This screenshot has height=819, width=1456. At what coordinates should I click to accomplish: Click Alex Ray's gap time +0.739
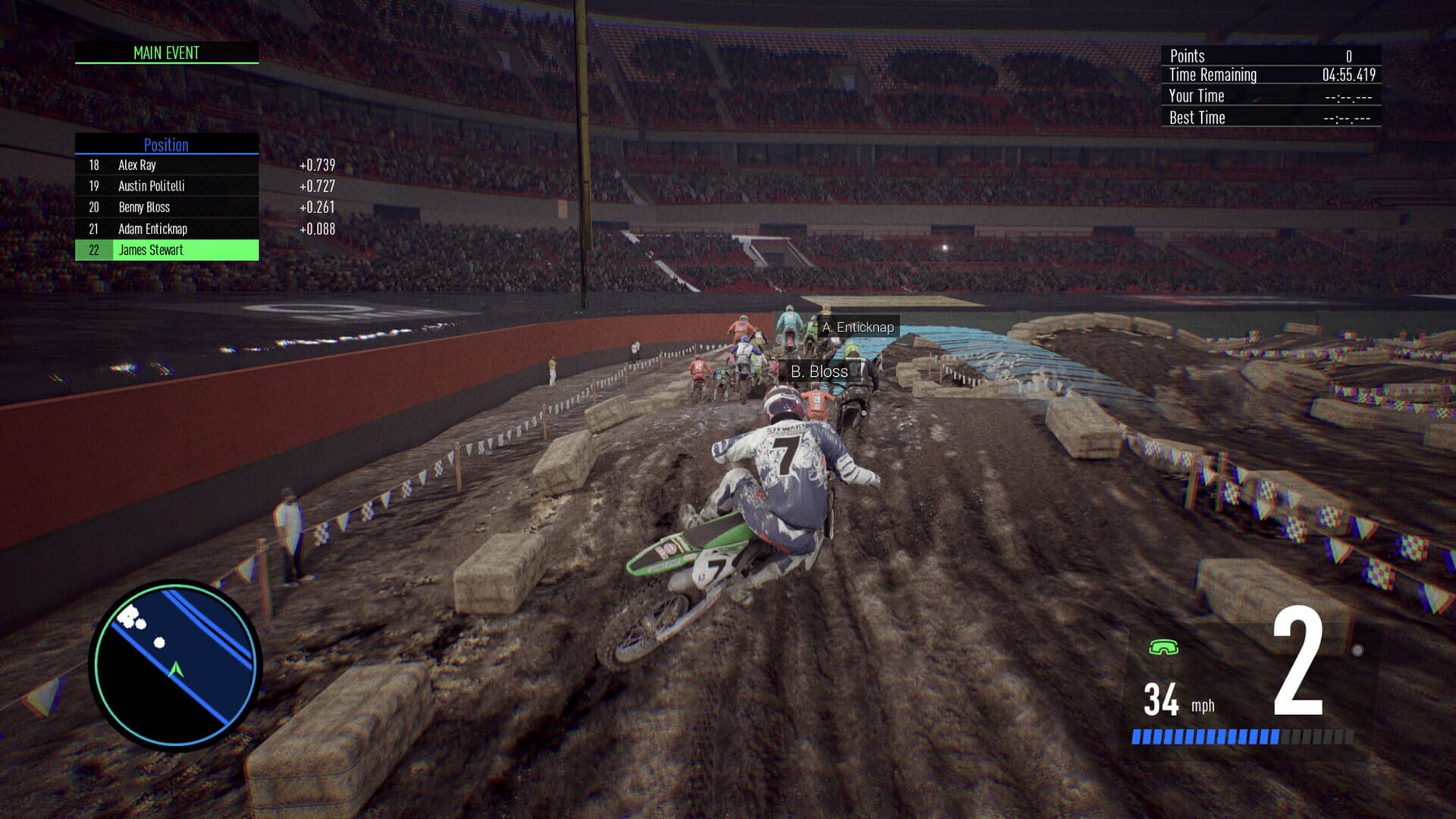coord(318,165)
